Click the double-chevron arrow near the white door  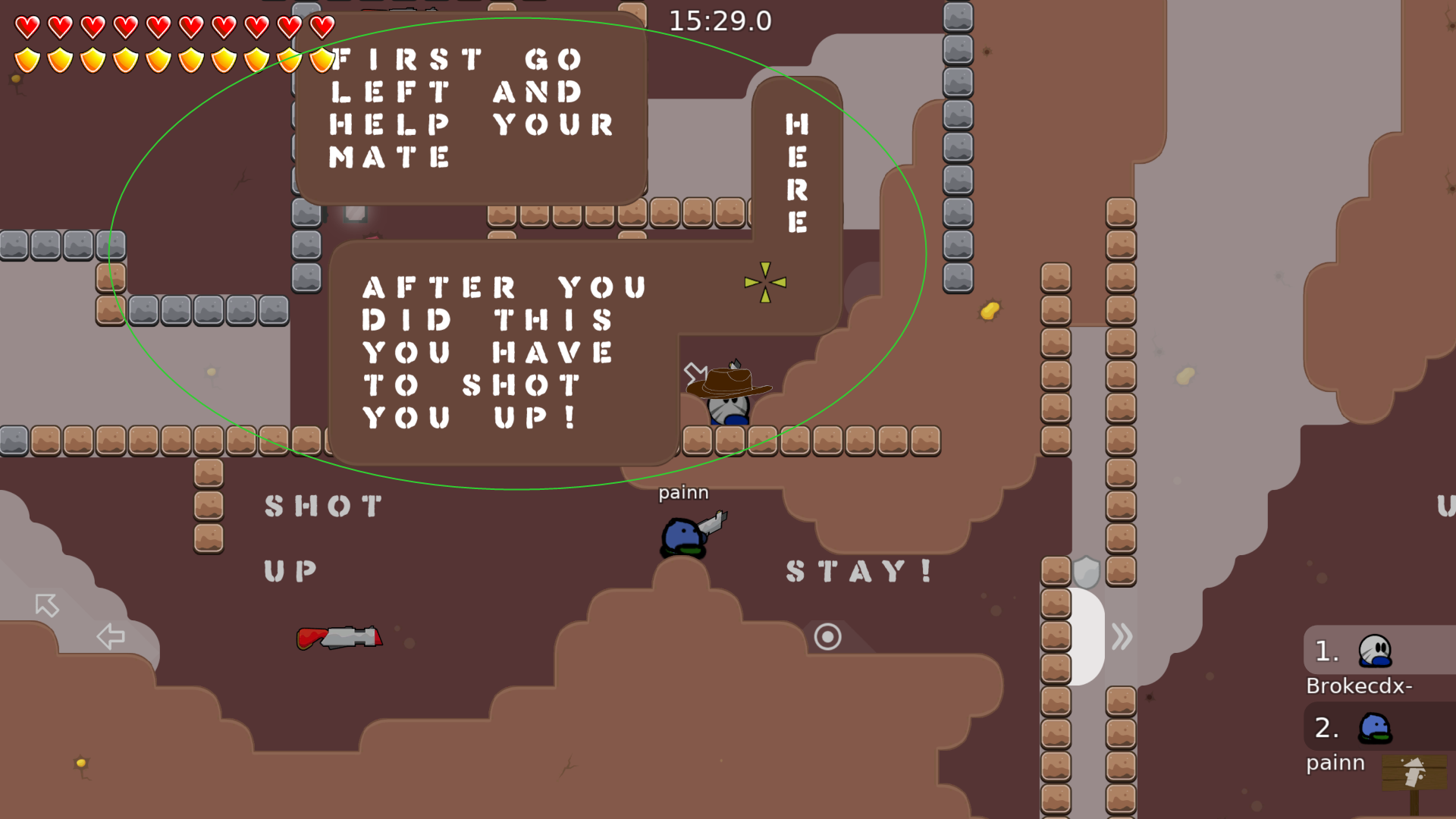click(1122, 637)
